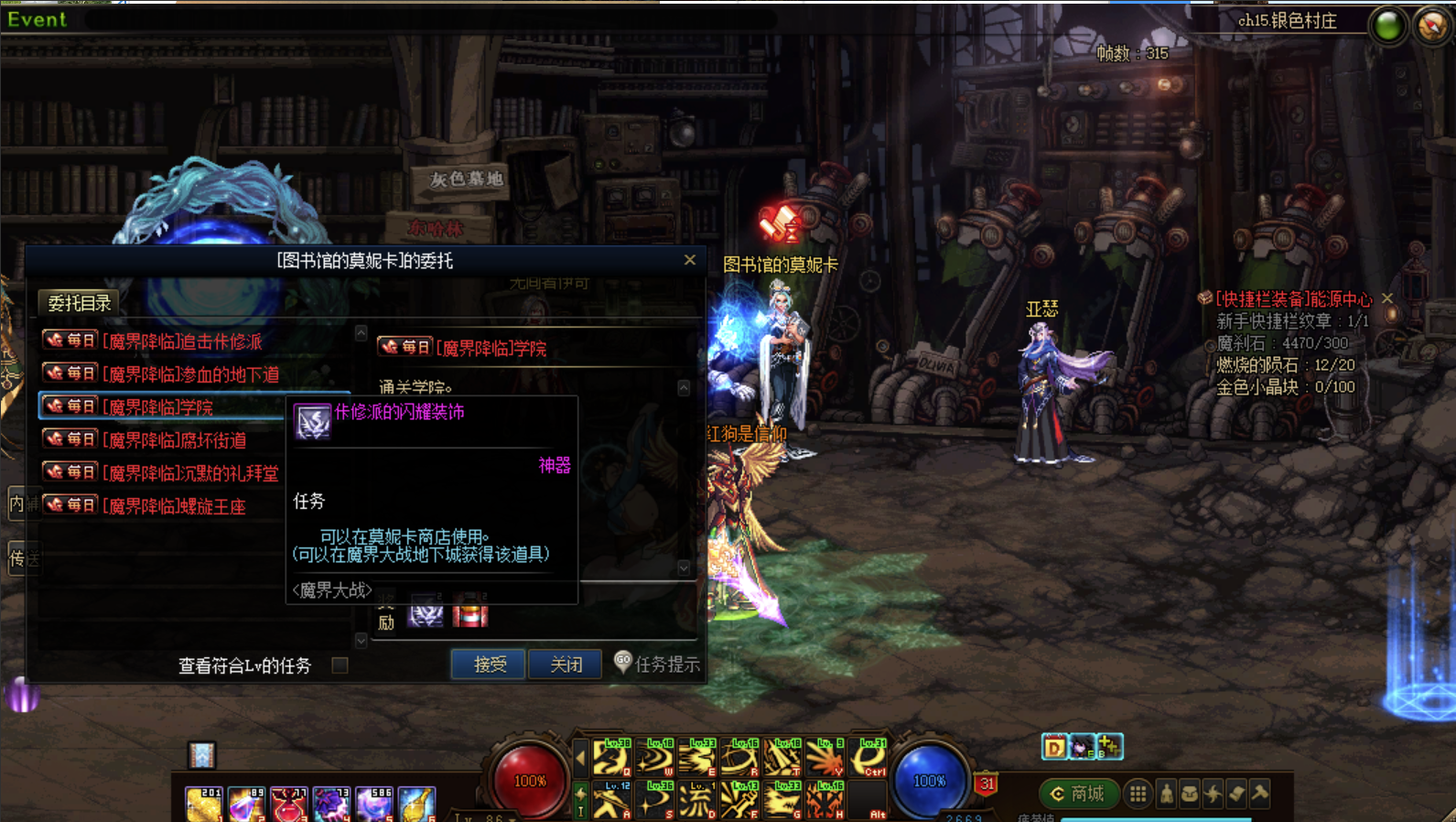Open the grid menu icon beside 商城
The height and width of the screenshot is (822, 1456).
tap(1138, 794)
